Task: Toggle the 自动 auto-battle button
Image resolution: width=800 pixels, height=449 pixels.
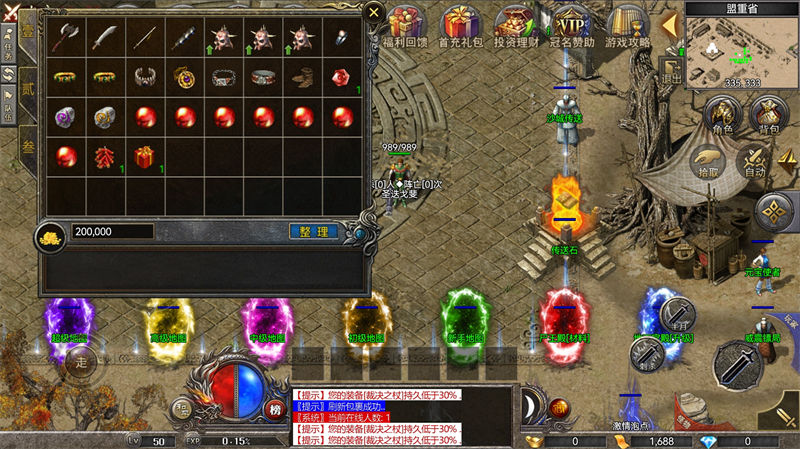Action: (x=757, y=162)
